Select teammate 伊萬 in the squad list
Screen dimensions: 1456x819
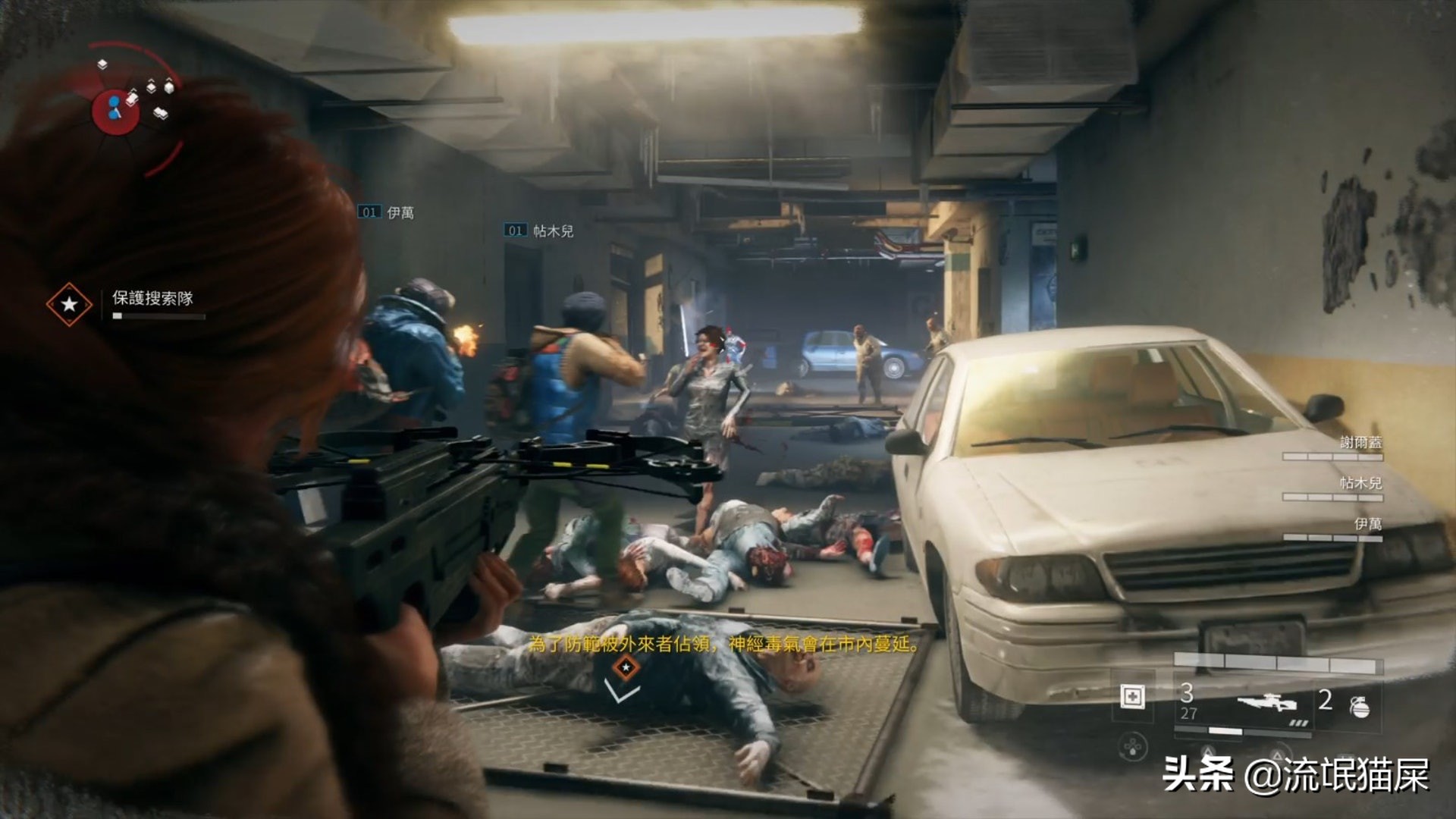pos(1367,524)
